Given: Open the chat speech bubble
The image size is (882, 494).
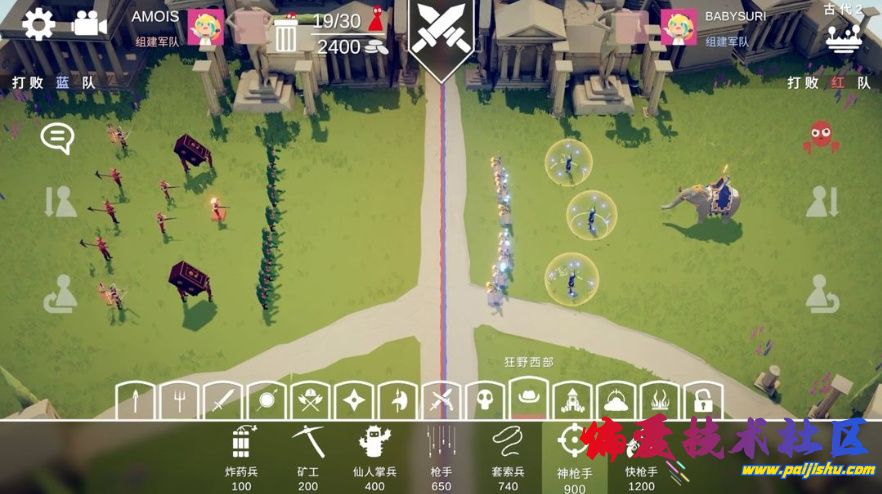Looking at the screenshot, I should pyautogui.click(x=57, y=138).
